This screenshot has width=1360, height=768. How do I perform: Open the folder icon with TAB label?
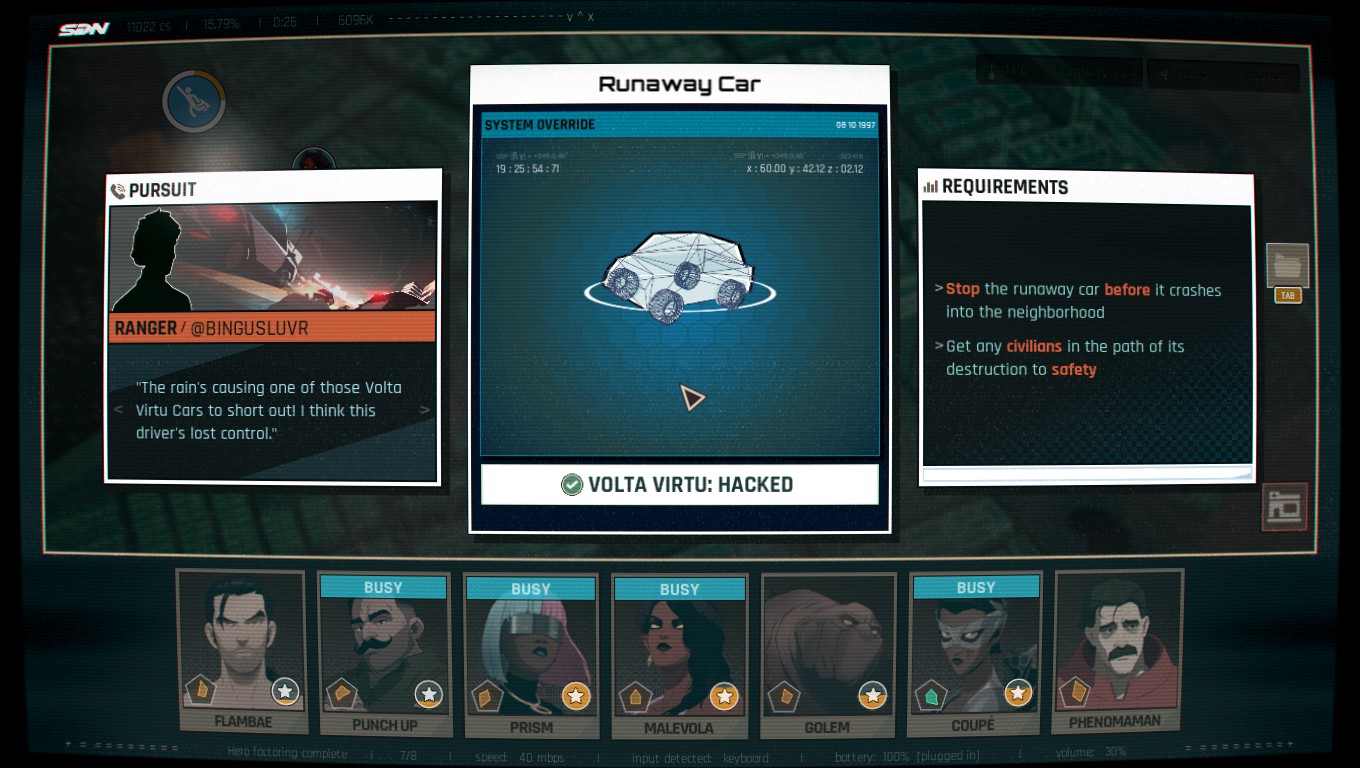coord(1287,268)
